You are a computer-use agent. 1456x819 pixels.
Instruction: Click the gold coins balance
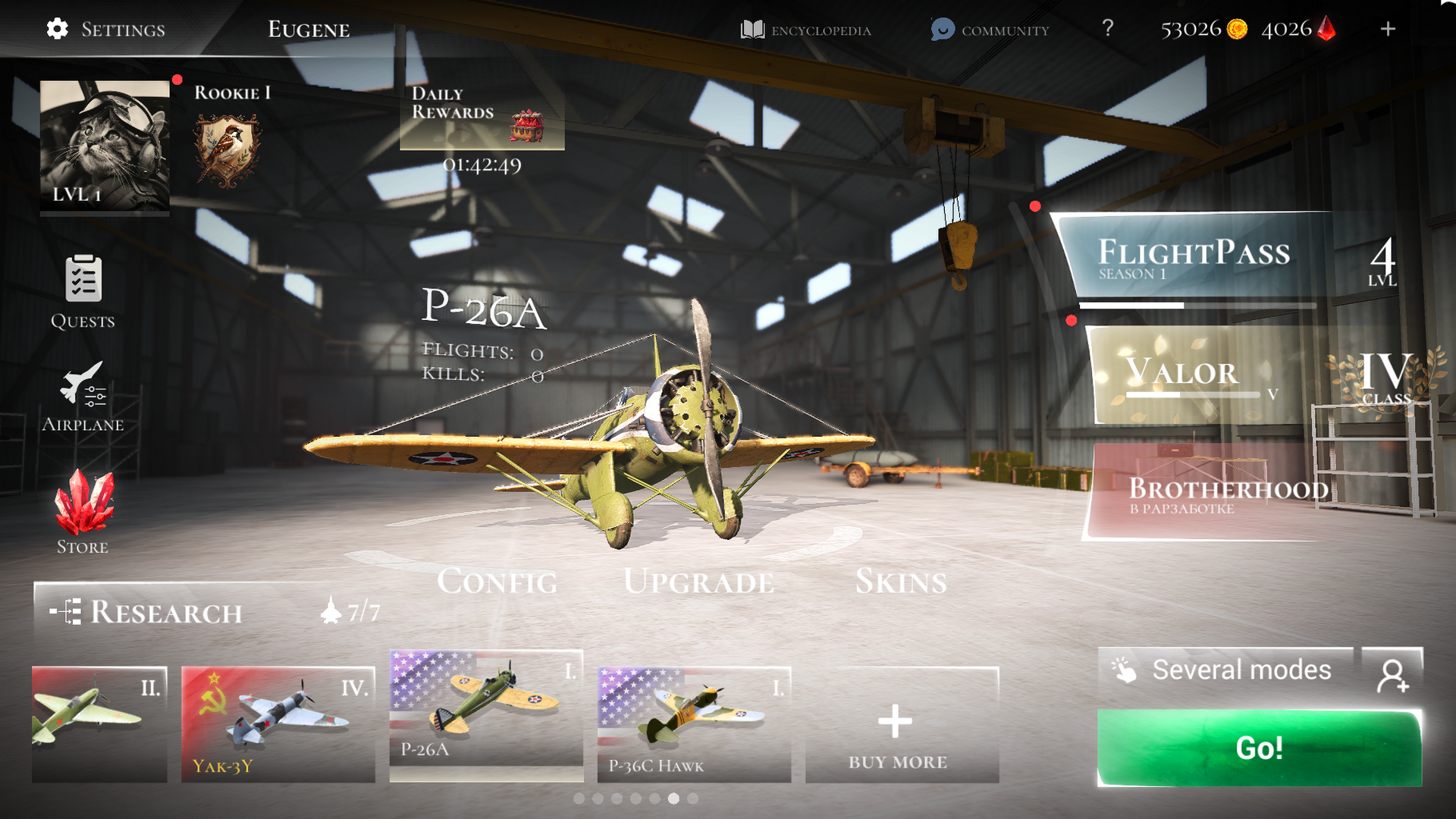point(1202,30)
